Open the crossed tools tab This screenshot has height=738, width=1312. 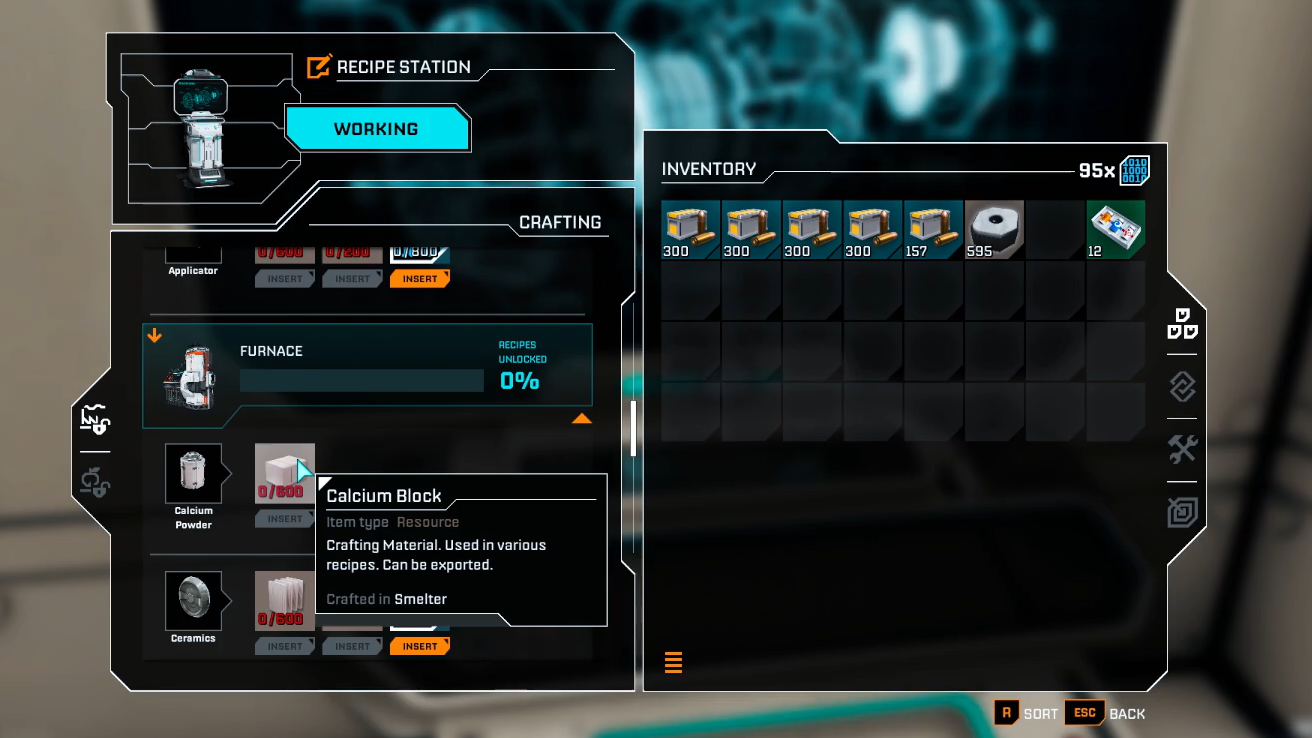[x=1182, y=450]
